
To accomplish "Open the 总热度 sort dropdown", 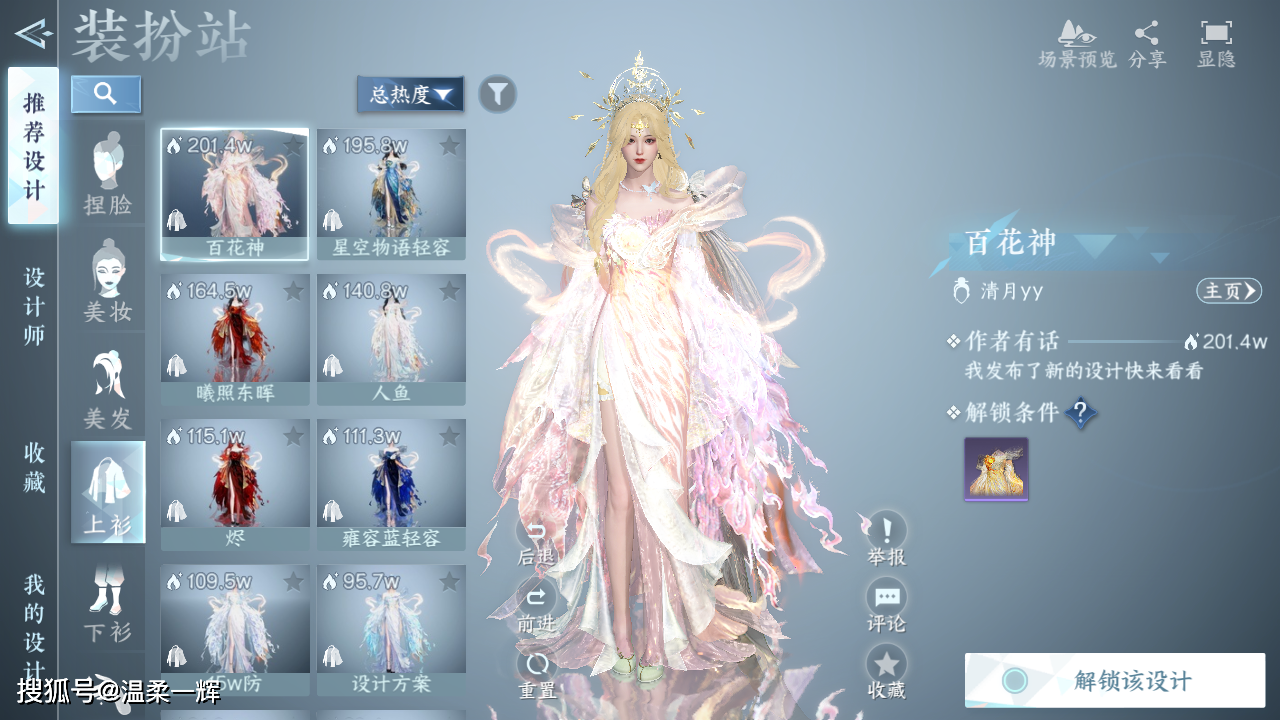I will 410,95.
